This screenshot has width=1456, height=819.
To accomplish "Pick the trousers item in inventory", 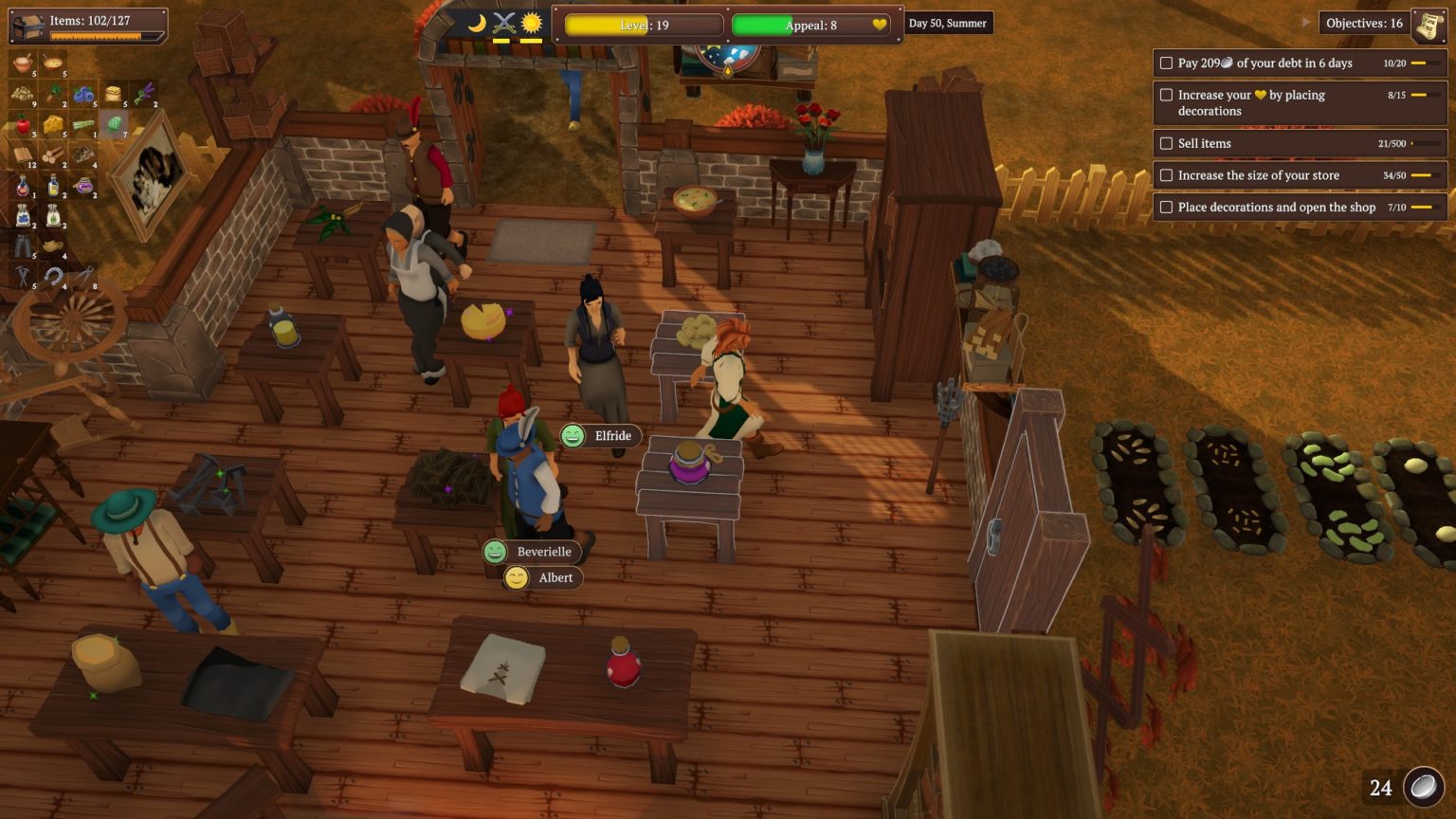I will tap(23, 246).
